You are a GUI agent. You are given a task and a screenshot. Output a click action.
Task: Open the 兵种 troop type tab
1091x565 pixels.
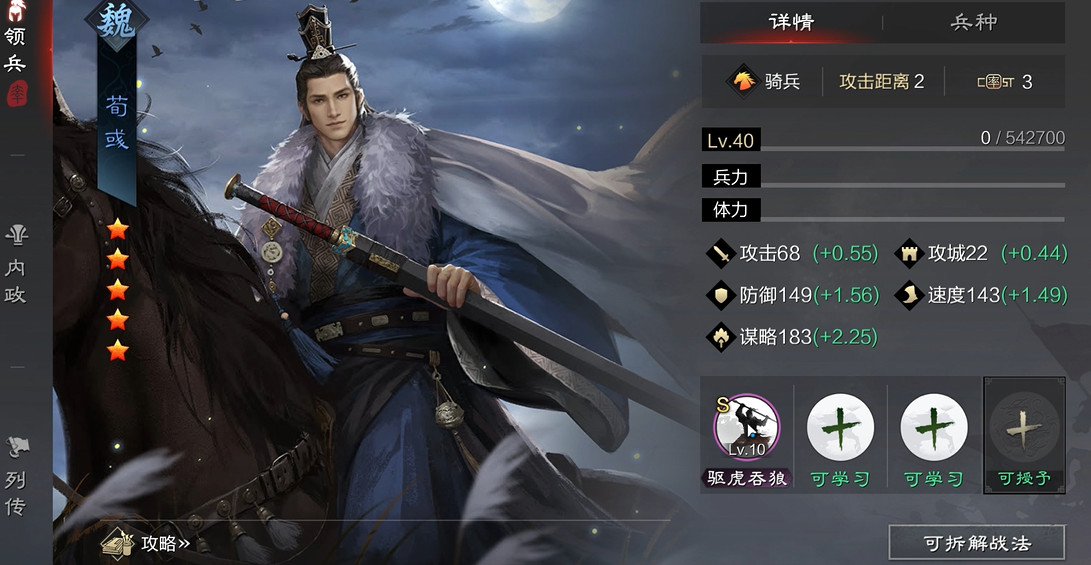(x=973, y=22)
